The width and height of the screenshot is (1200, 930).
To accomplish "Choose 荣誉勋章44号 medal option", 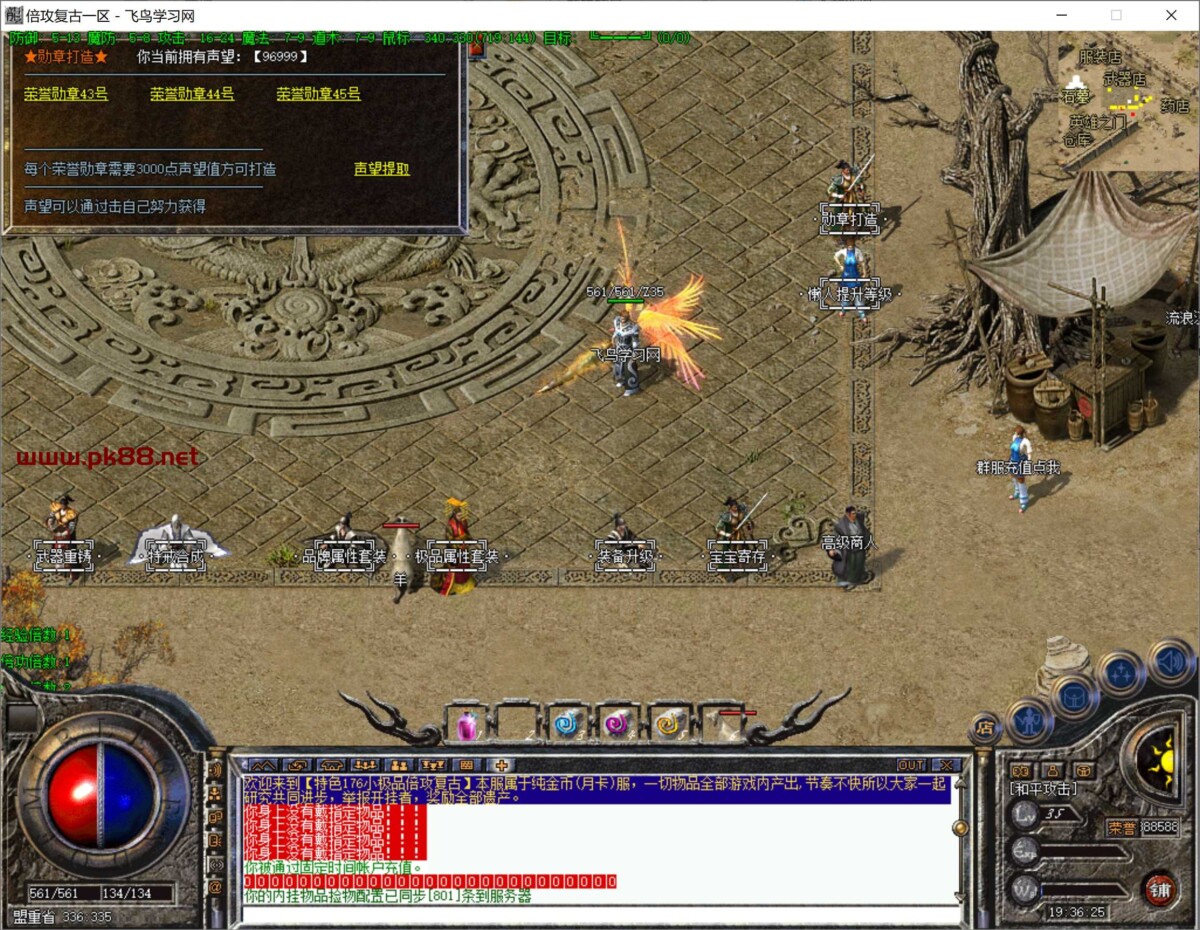I will (192, 94).
